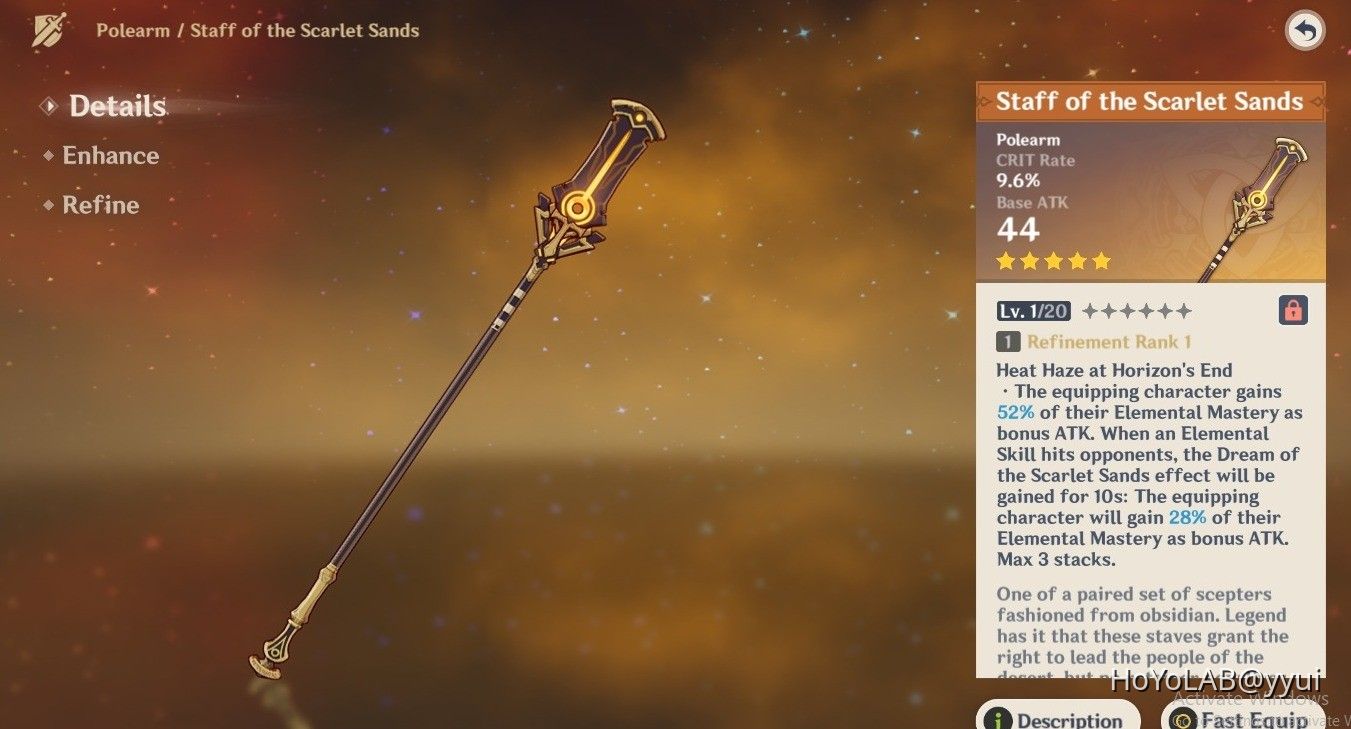This screenshot has width=1351, height=729.
Task: Click the blue 52% Elemental Mastery value
Action: click(x=1014, y=412)
